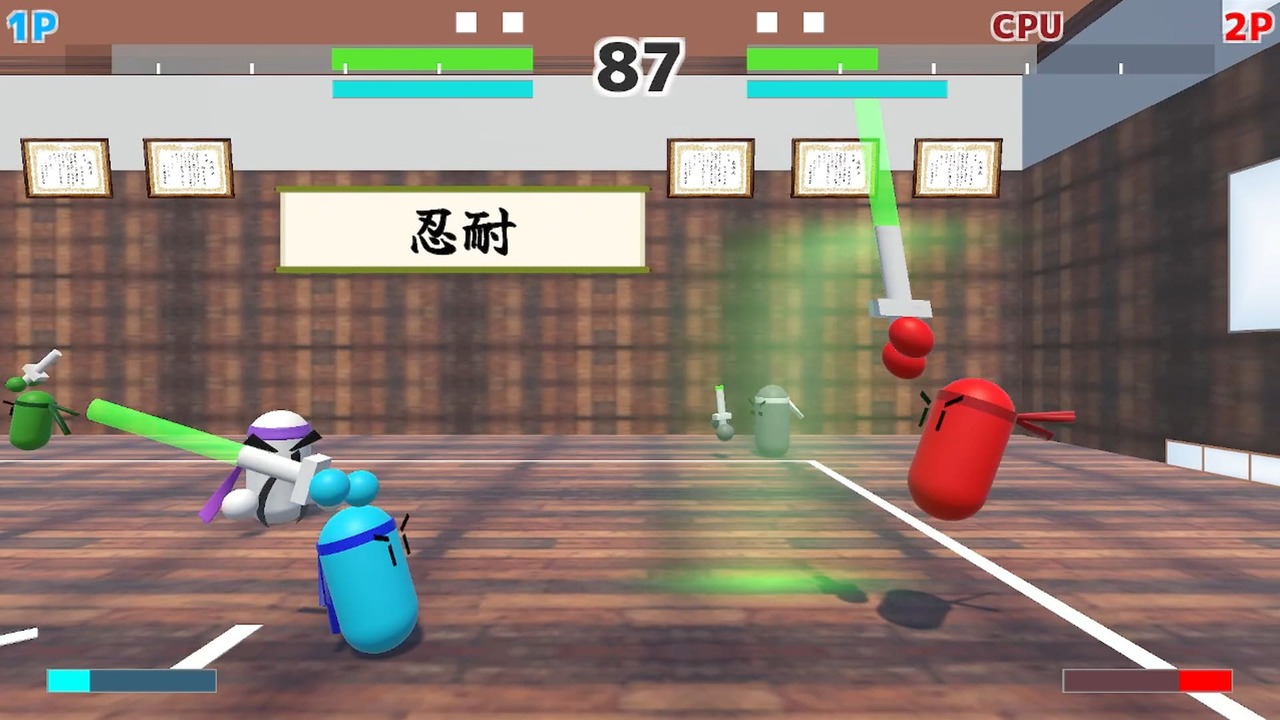Click the match timer showing 87
This screenshot has width=1280, height=720.
tap(639, 67)
